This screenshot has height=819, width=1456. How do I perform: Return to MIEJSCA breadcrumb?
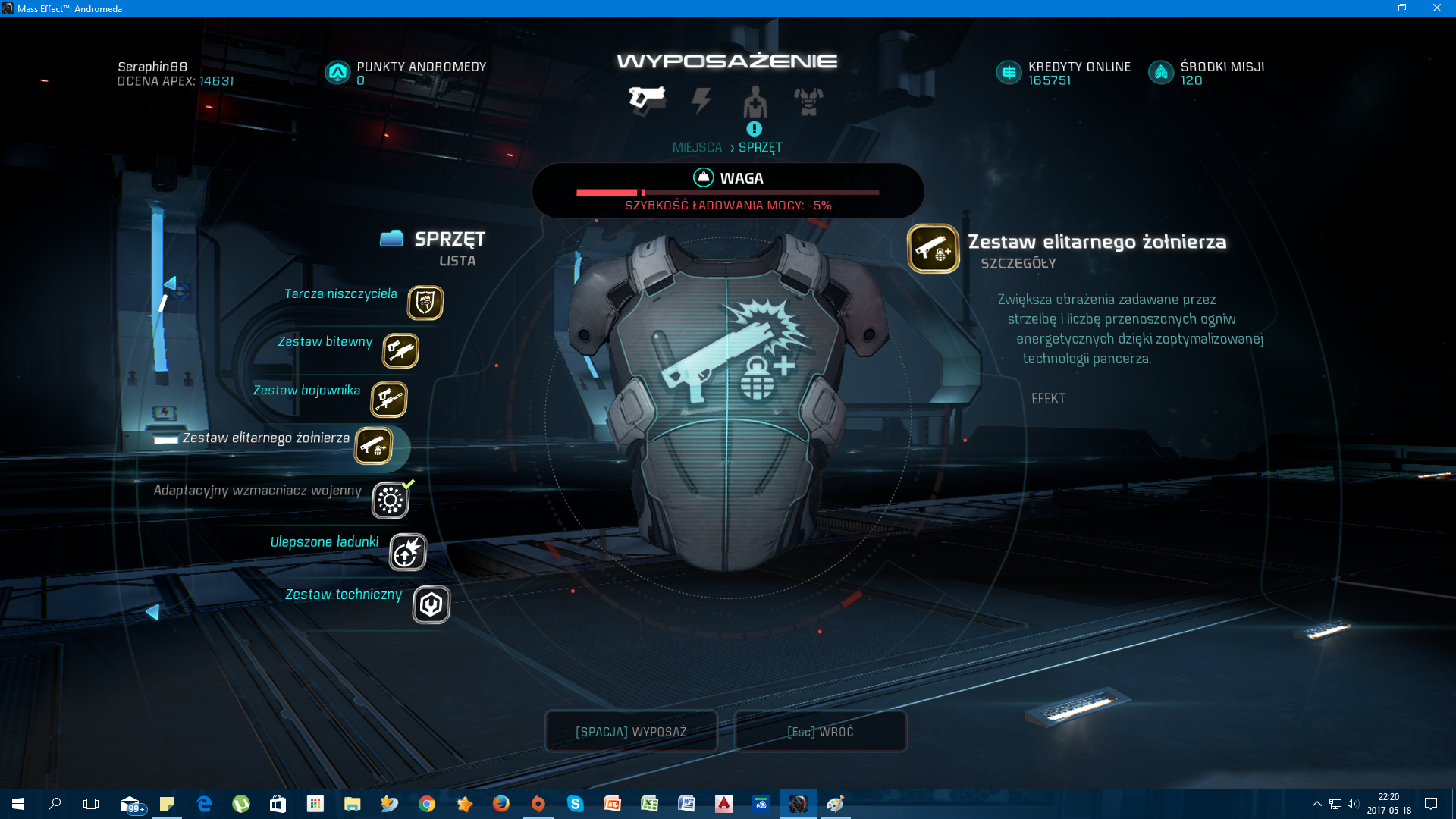click(x=697, y=147)
